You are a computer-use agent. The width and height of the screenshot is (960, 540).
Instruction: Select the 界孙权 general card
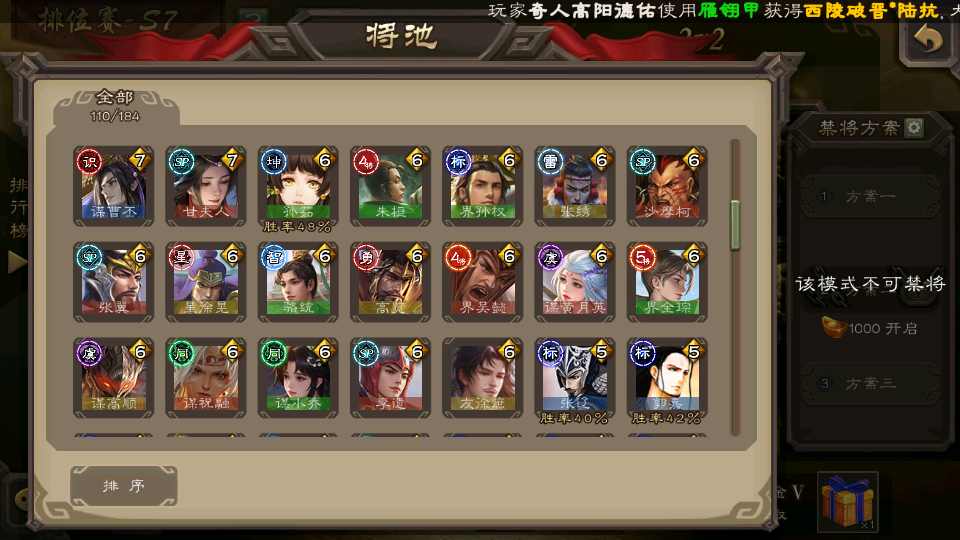coord(483,187)
